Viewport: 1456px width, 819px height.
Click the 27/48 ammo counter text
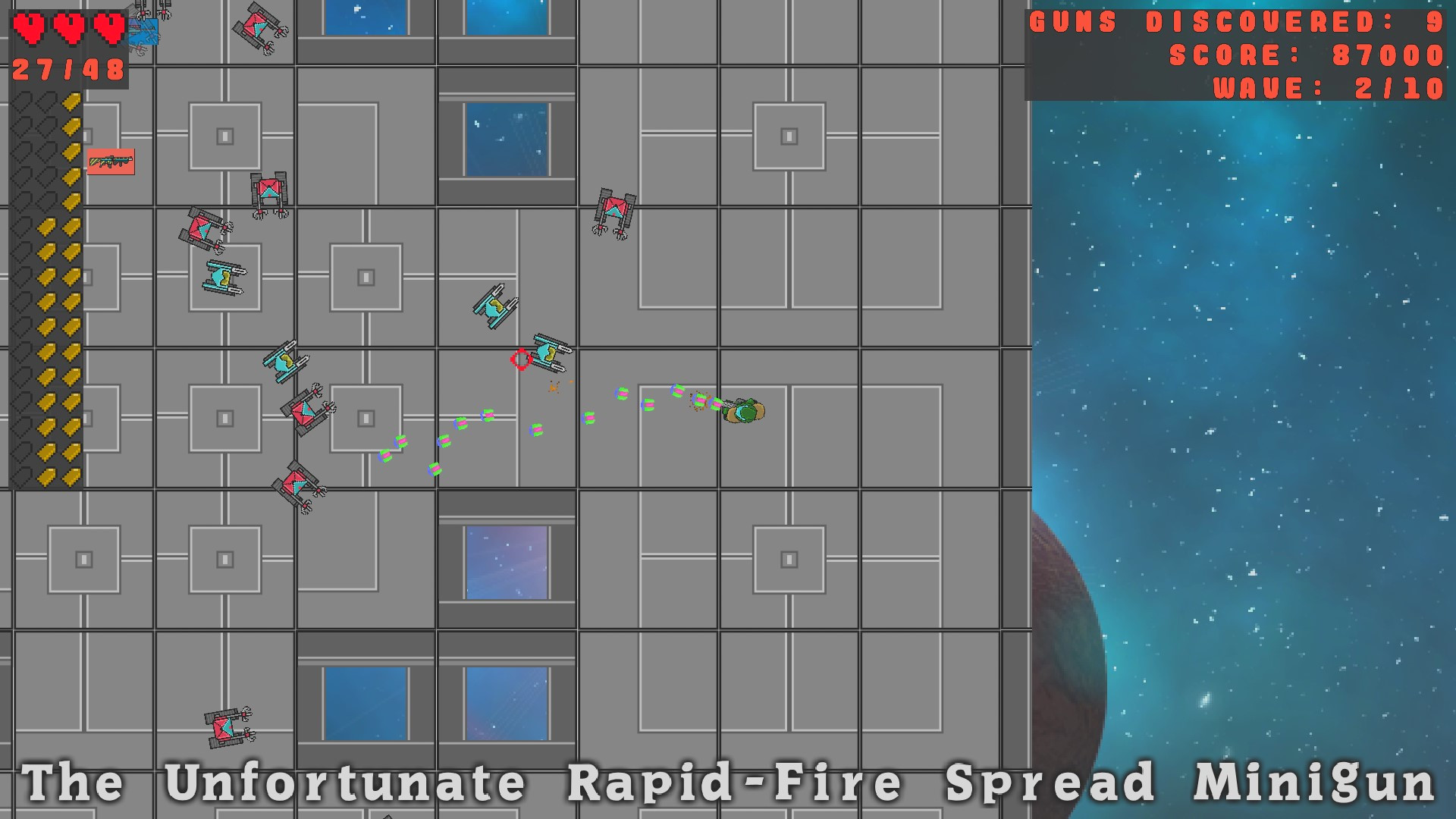coord(67,71)
